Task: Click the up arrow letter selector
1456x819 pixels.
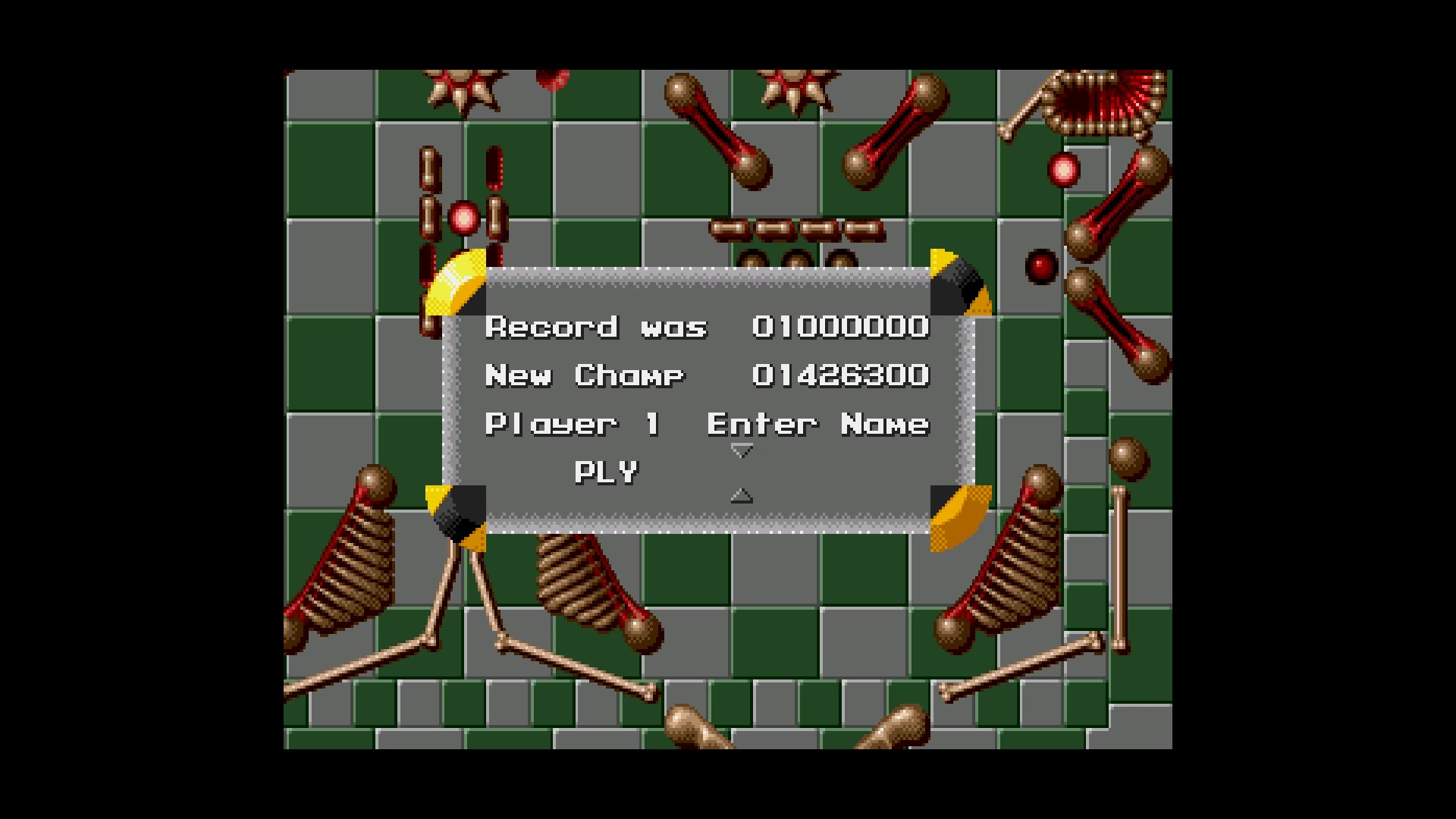Action: point(741,496)
